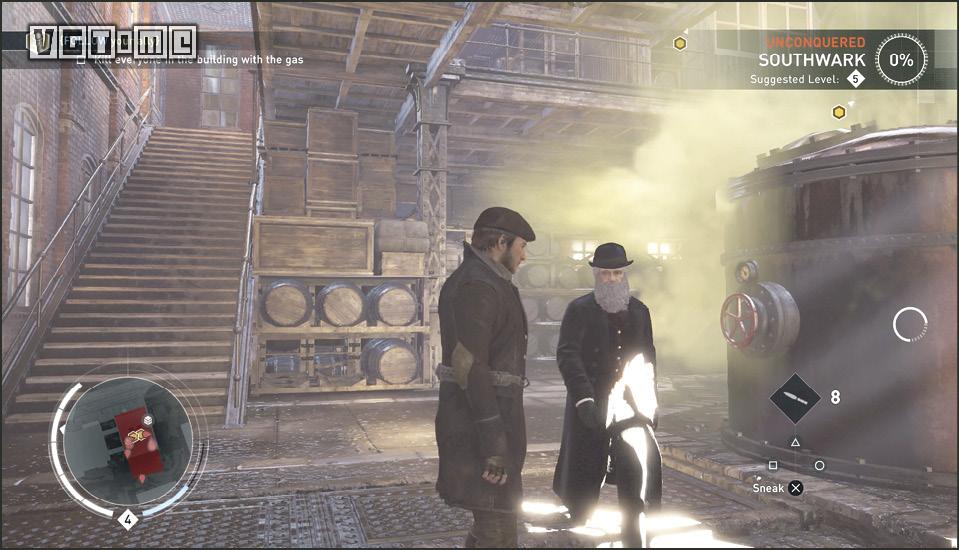Select the throwing knife weapon icon

tap(795, 397)
